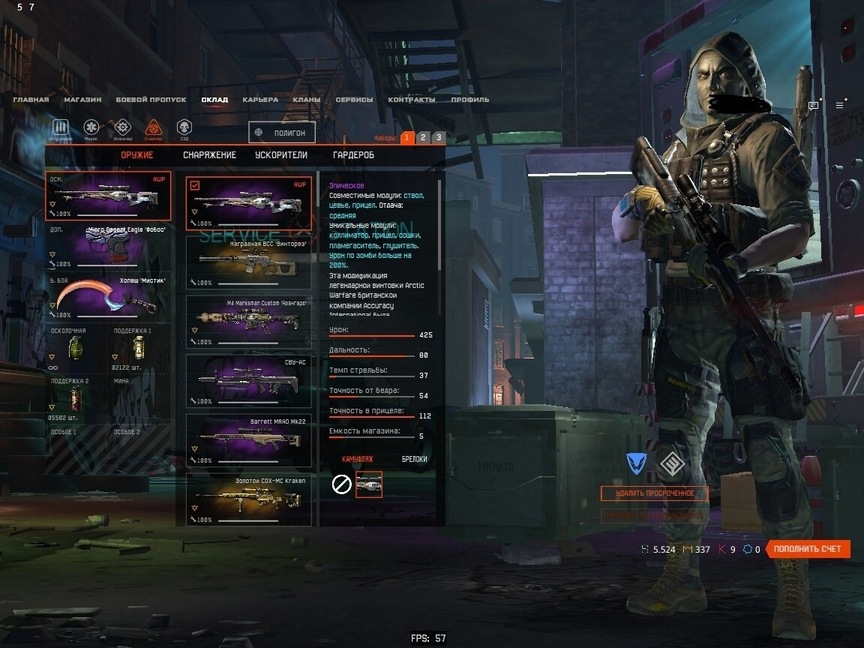Open the Профиль profile tab
The image size is (864, 648).
tap(470, 100)
